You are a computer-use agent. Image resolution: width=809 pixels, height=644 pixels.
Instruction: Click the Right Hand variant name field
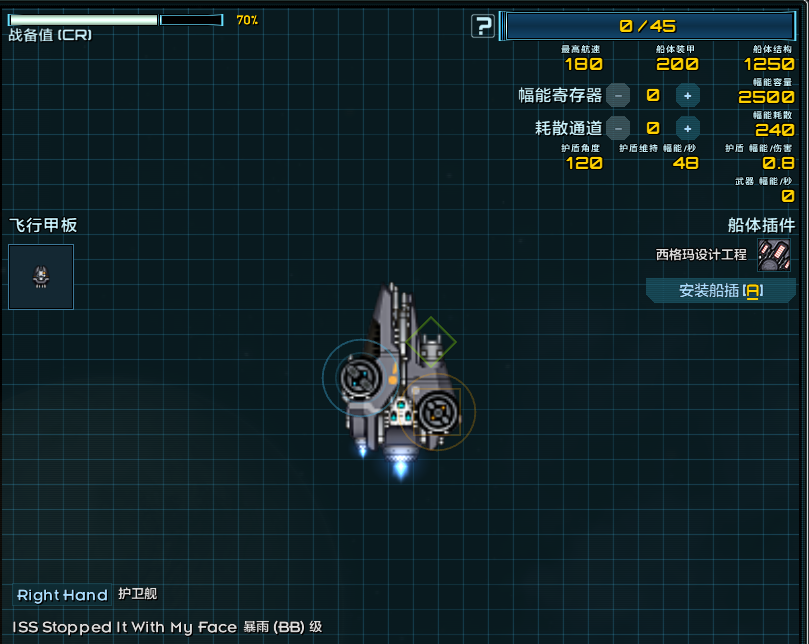tap(62, 595)
